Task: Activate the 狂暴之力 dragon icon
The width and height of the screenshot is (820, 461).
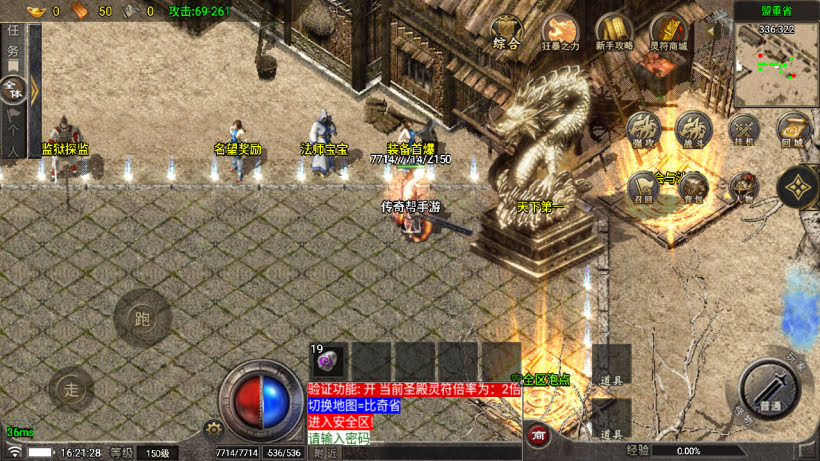Action: 559,33
